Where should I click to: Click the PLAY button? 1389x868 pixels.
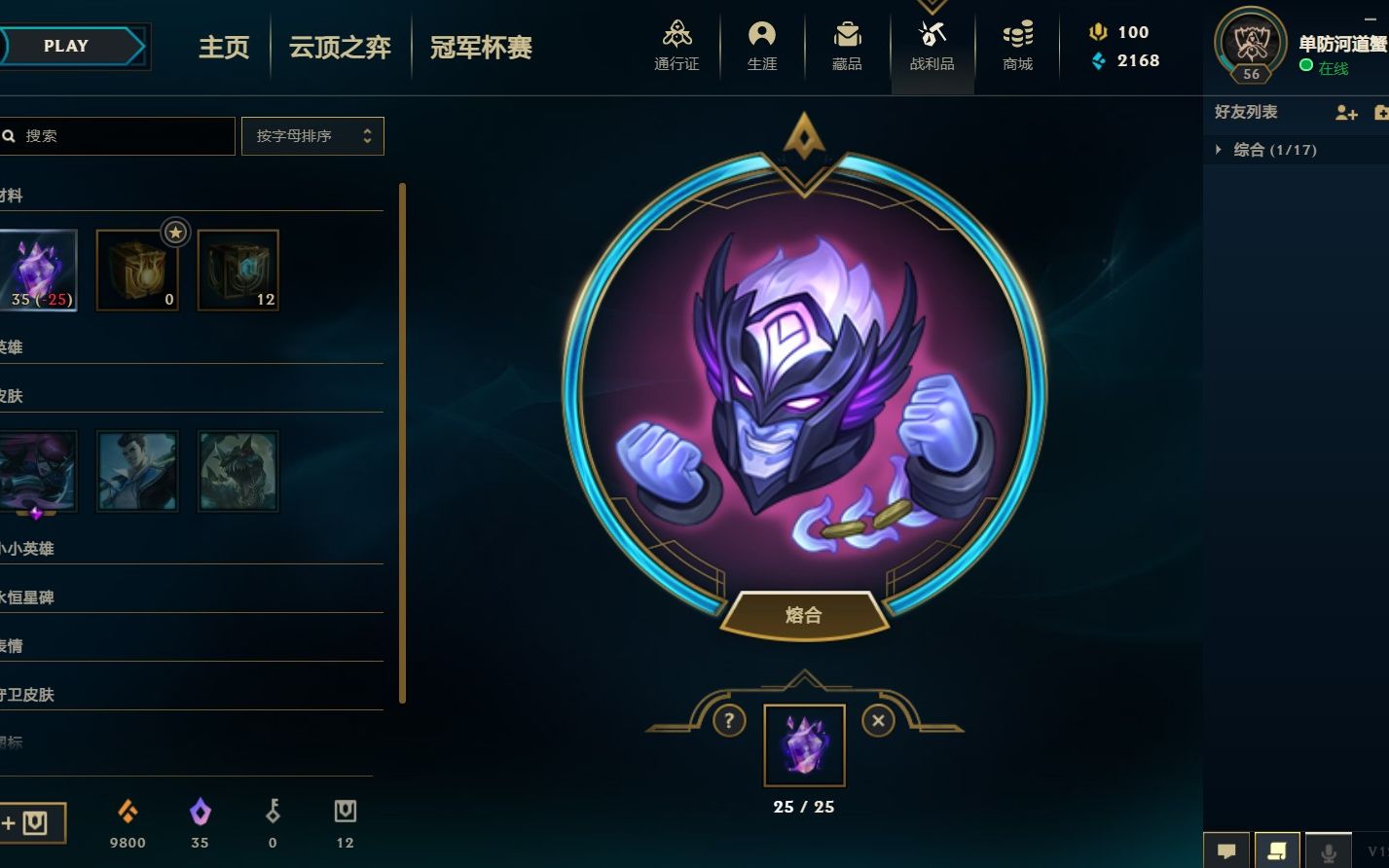(x=66, y=46)
